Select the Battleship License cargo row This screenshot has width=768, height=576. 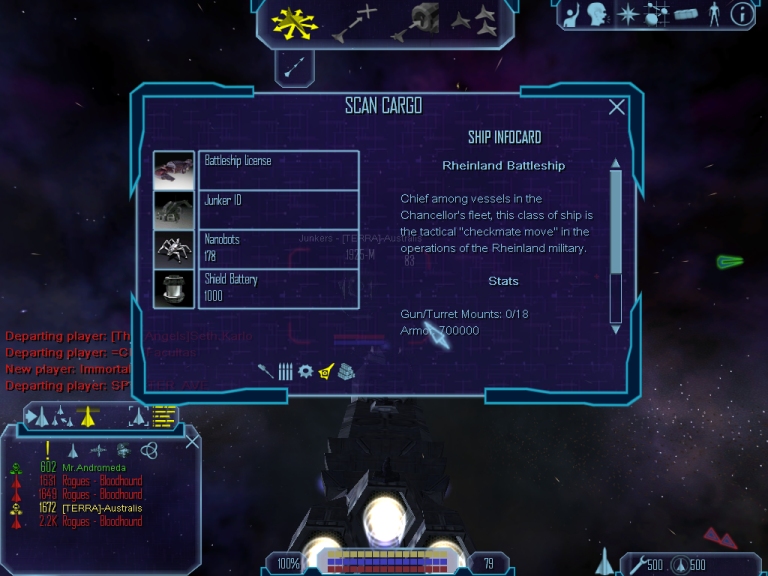[278, 170]
